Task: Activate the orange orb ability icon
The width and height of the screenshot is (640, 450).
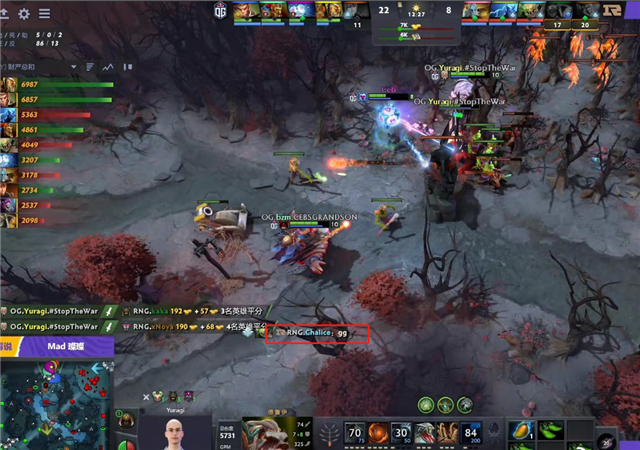Action: tap(379, 432)
